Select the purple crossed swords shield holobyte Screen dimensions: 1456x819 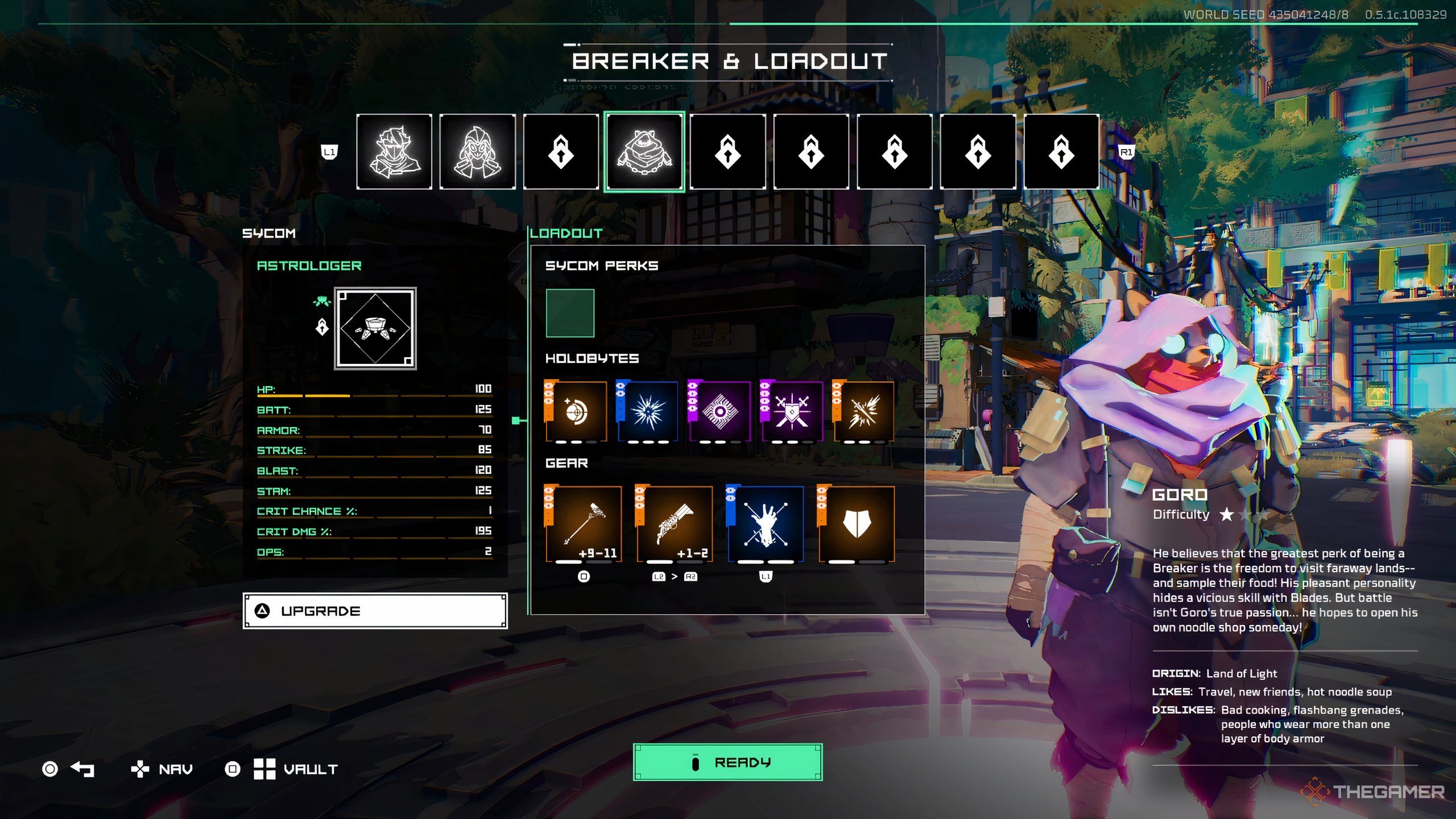point(792,411)
